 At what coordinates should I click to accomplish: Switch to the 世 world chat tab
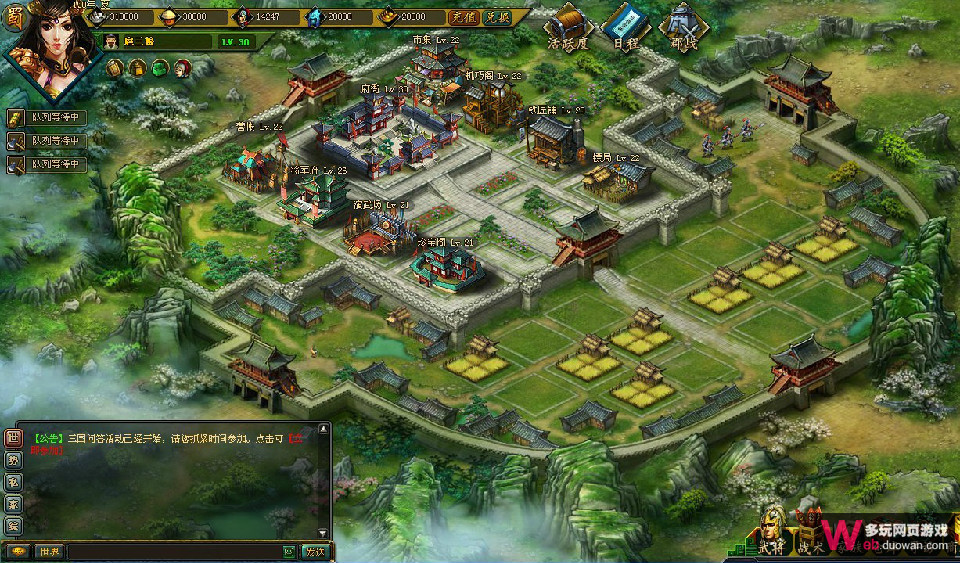[x=13, y=438]
